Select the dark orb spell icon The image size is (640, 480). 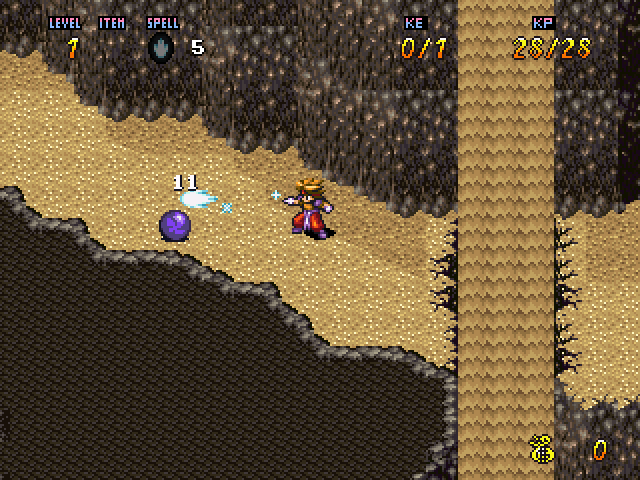tap(162, 49)
